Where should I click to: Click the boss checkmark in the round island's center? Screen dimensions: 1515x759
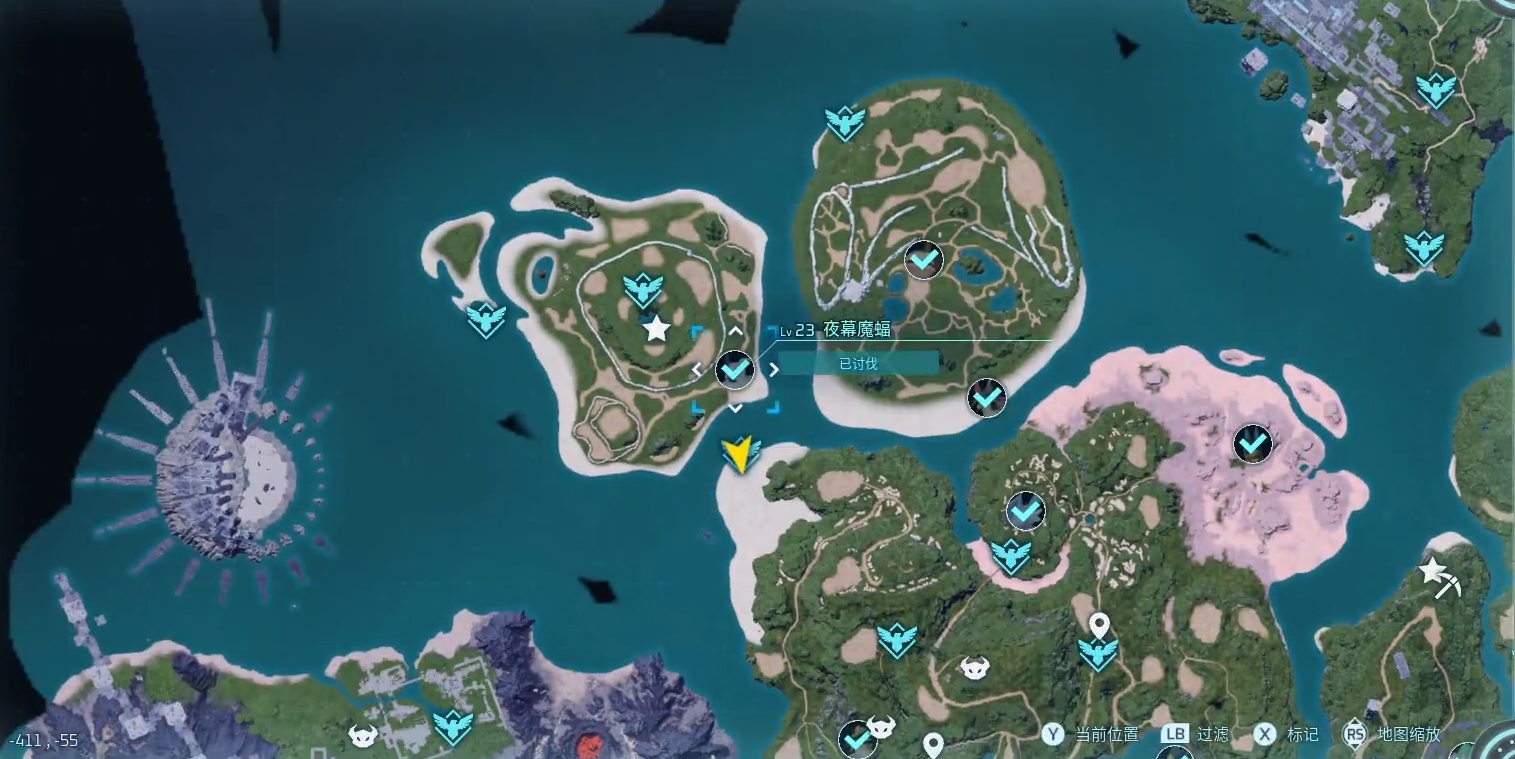[x=924, y=260]
